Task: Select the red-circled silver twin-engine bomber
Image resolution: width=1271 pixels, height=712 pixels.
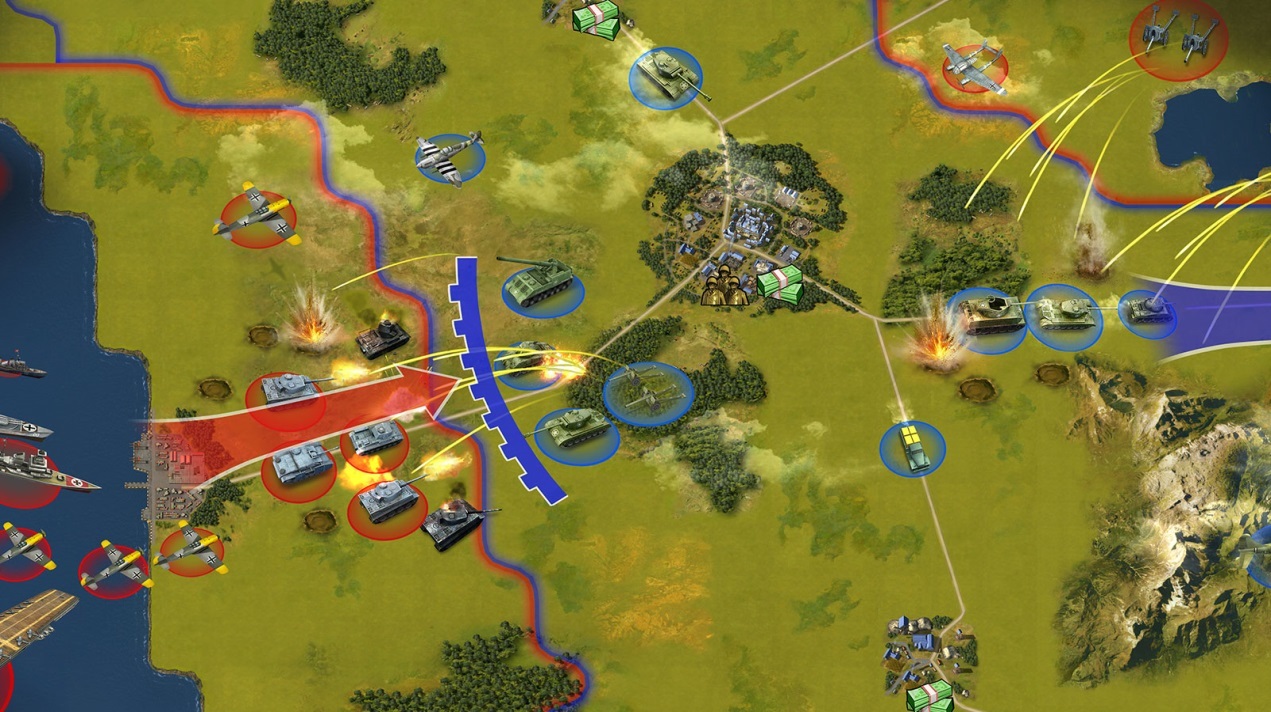Action: [973, 67]
